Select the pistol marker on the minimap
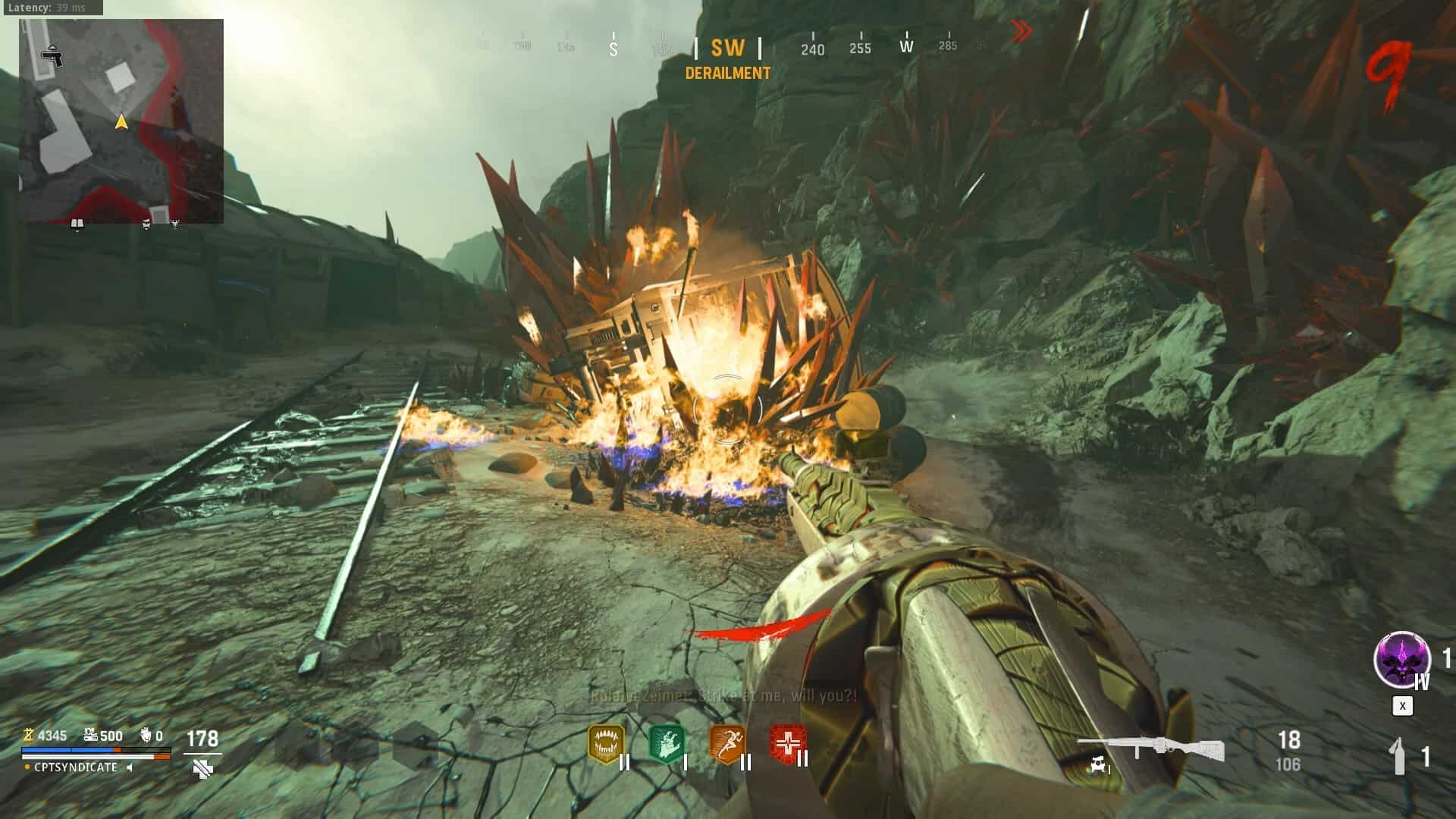The image size is (1456, 819). (52, 56)
